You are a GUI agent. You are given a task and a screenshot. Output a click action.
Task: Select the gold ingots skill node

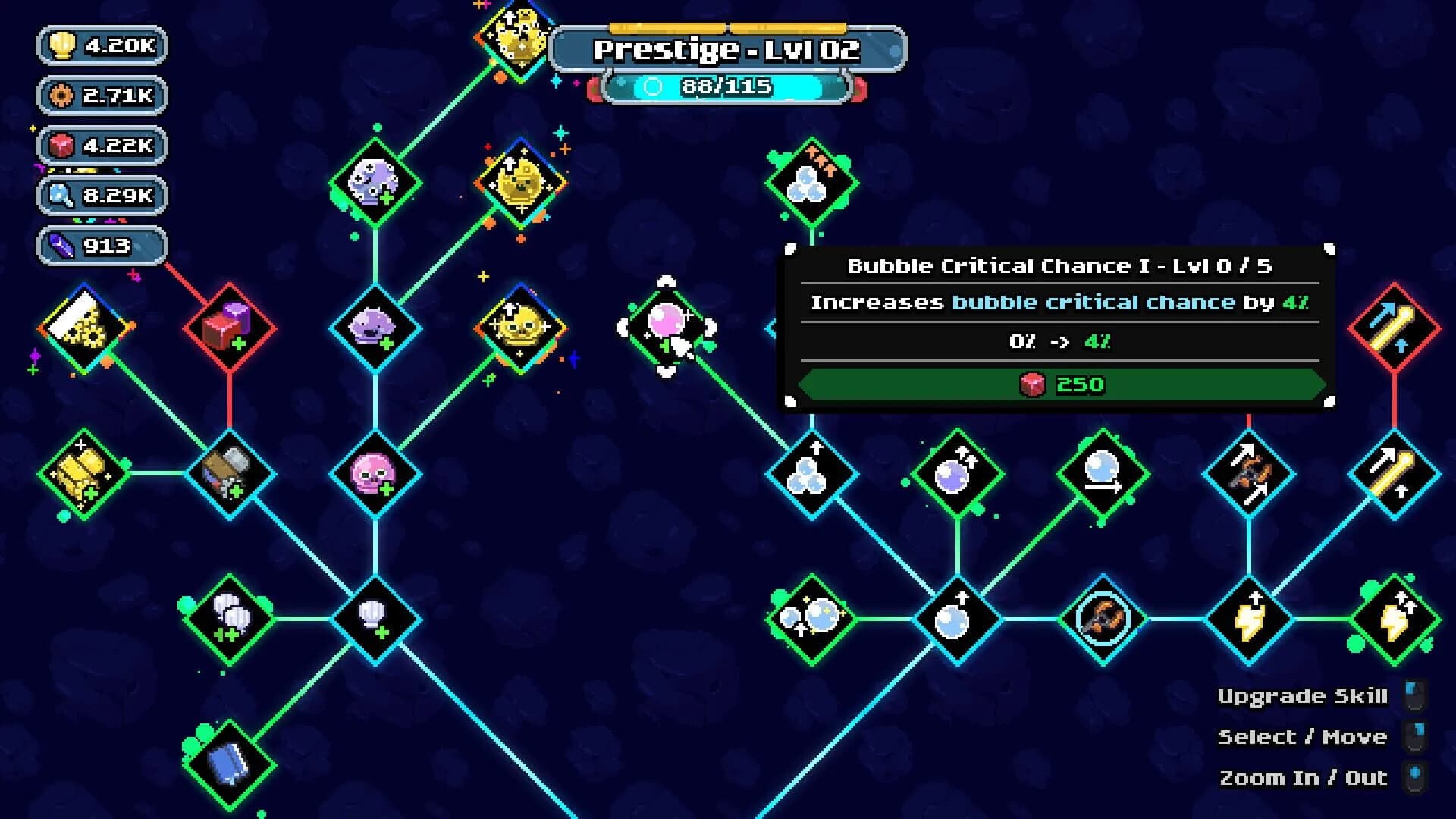(x=83, y=474)
